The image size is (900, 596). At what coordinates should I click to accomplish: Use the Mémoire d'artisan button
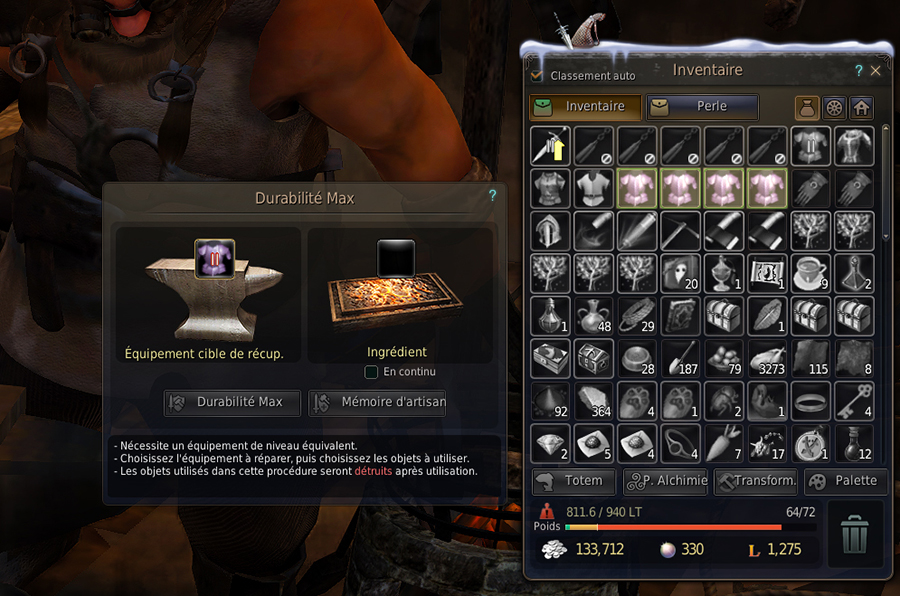click(377, 402)
